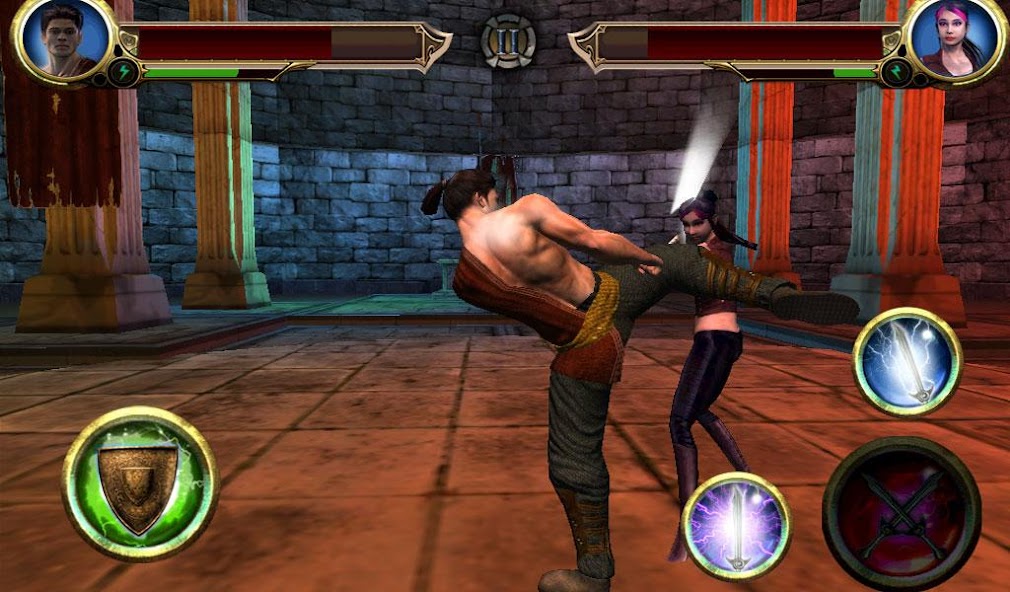Activate the green shield block button
The height and width of the screenshot is (592, 1010).
click(140, 483)
